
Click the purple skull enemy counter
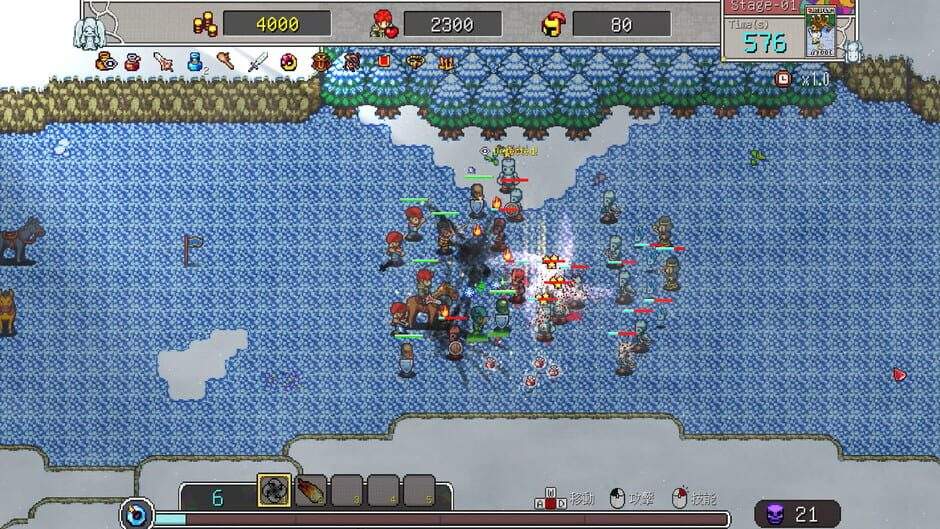click(x=772, y=514)
